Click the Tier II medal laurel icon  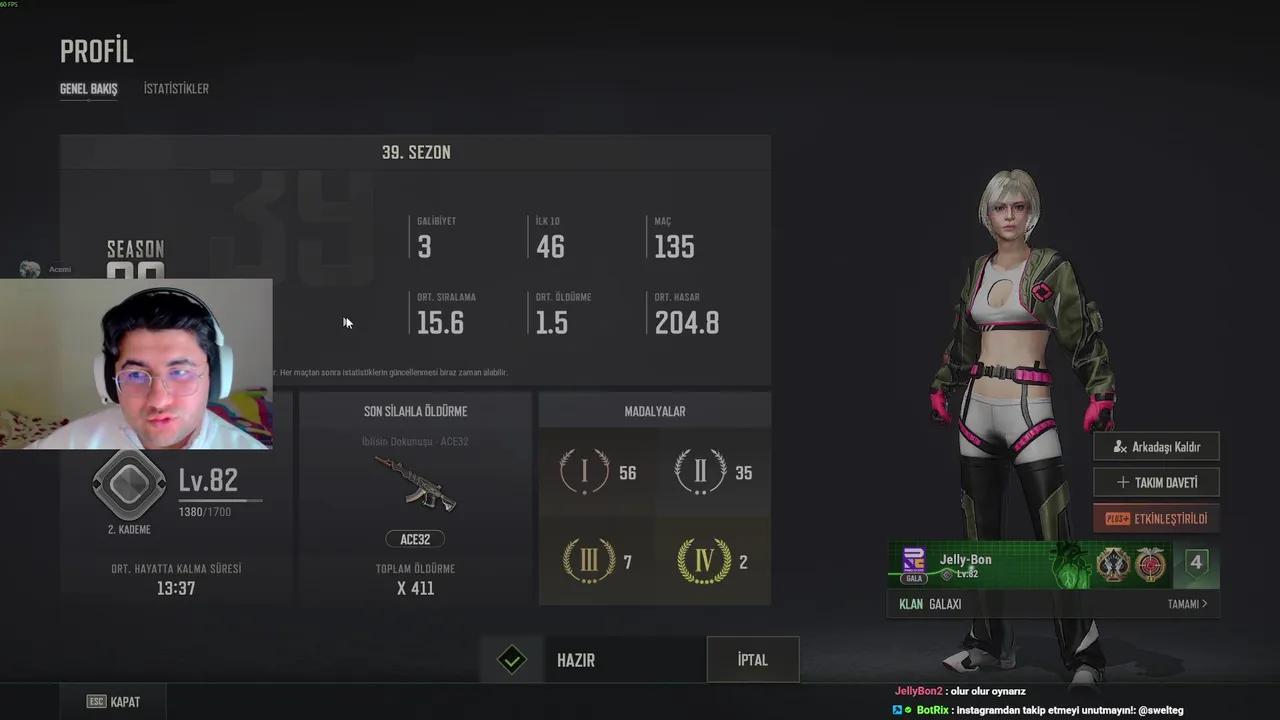pos(701,472)
